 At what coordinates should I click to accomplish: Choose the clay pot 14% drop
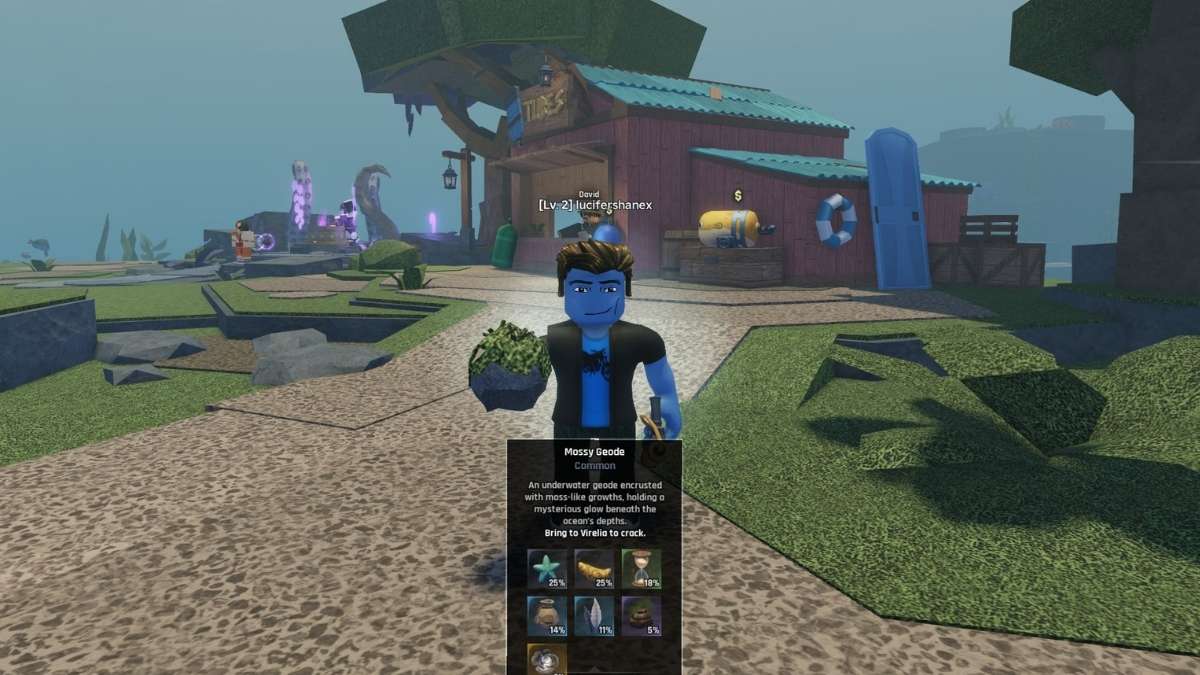[x=547, y=615]
